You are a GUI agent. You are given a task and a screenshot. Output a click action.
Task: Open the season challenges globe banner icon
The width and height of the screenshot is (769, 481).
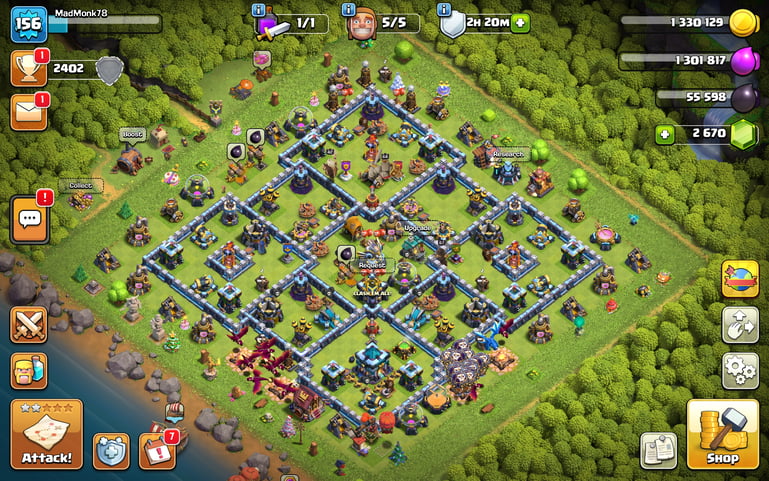click(739, 279)
